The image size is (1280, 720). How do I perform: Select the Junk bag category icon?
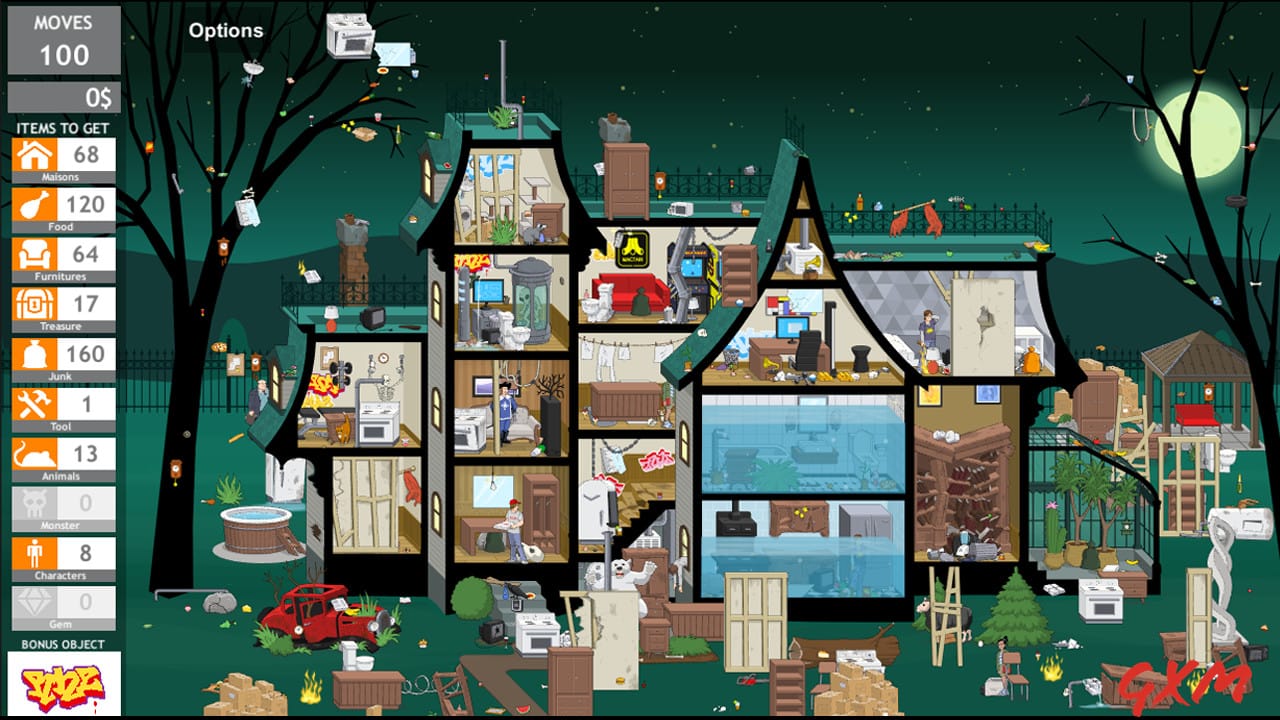point(34,353)
